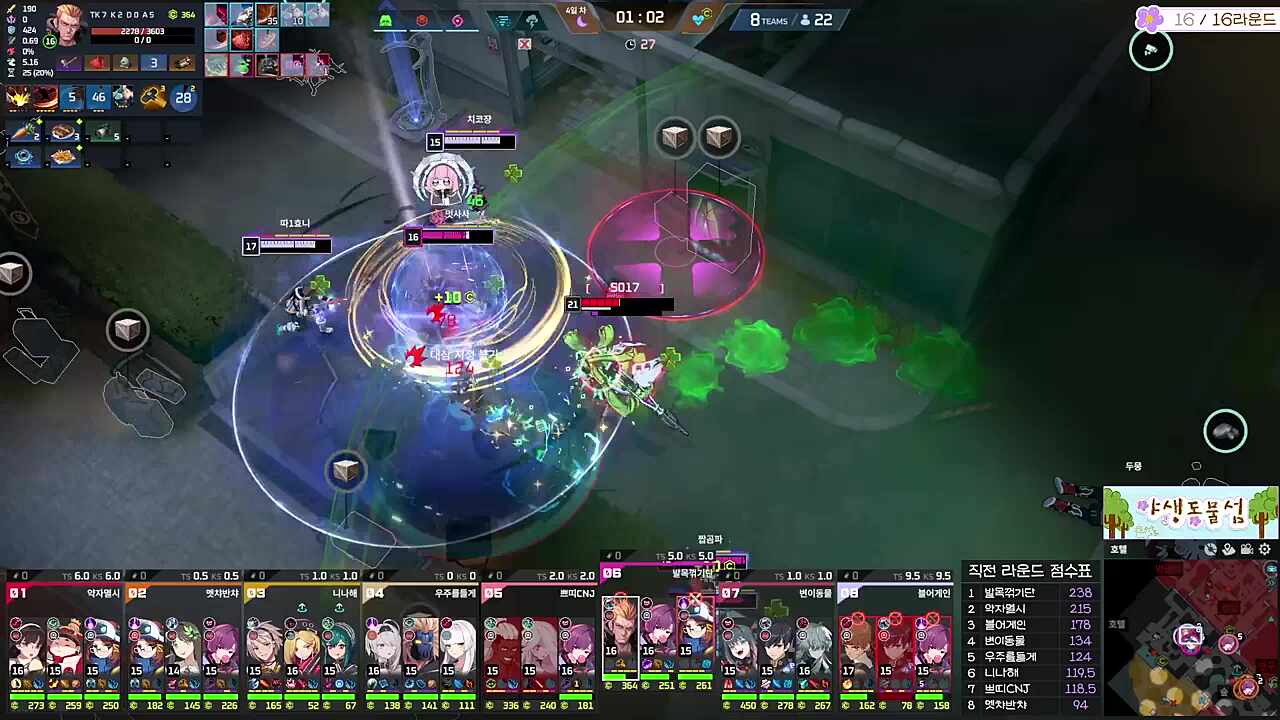Select team 01 악자멸시 panel header
The width and height of the screenshot is (1280, 720).
coord(64,593)
